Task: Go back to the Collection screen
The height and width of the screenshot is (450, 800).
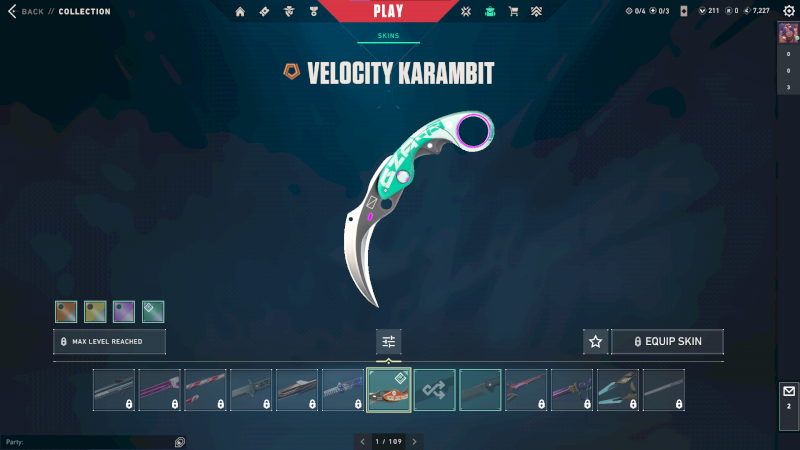Action: 27,11
